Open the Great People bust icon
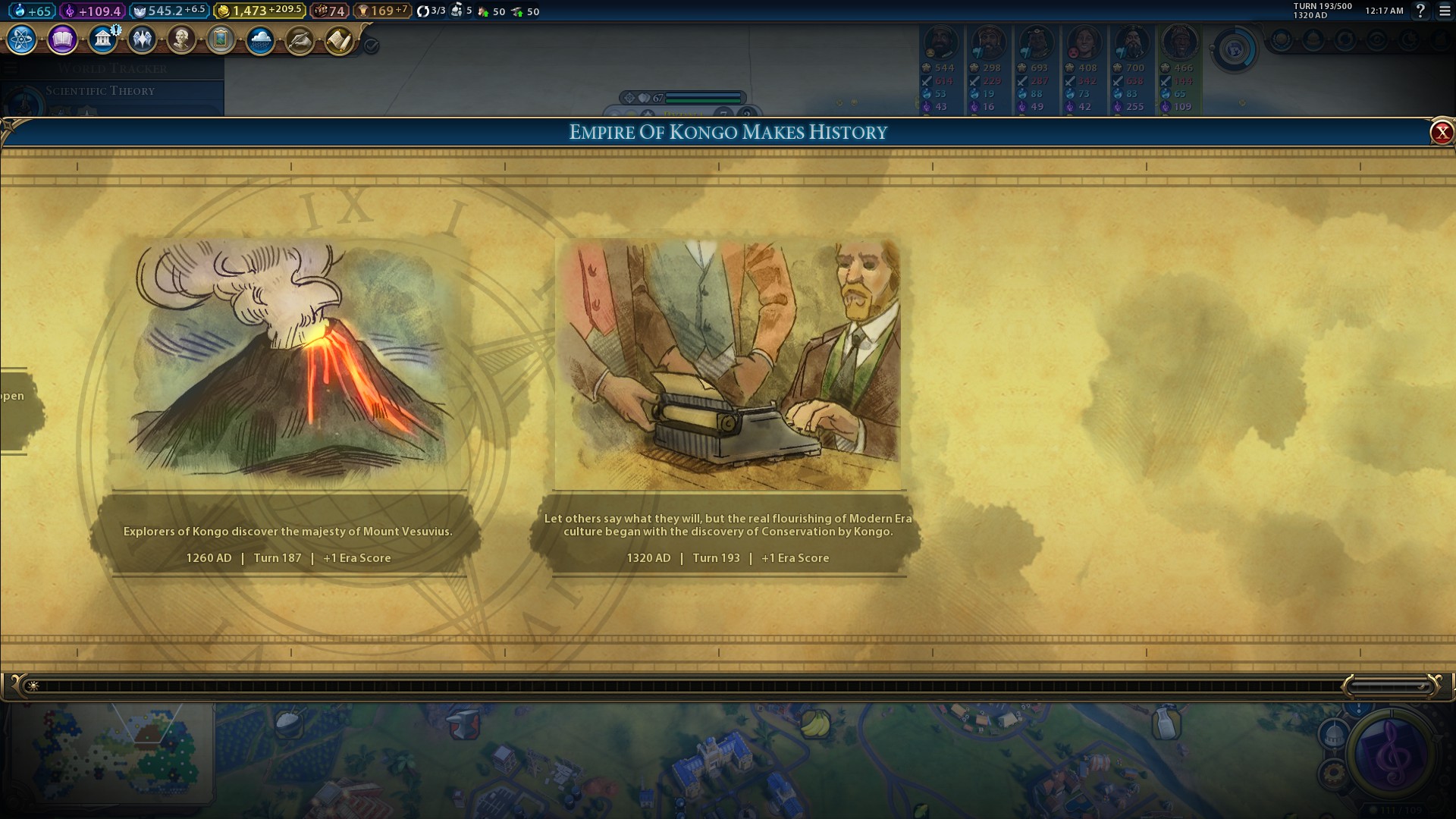 click(181, 39)
